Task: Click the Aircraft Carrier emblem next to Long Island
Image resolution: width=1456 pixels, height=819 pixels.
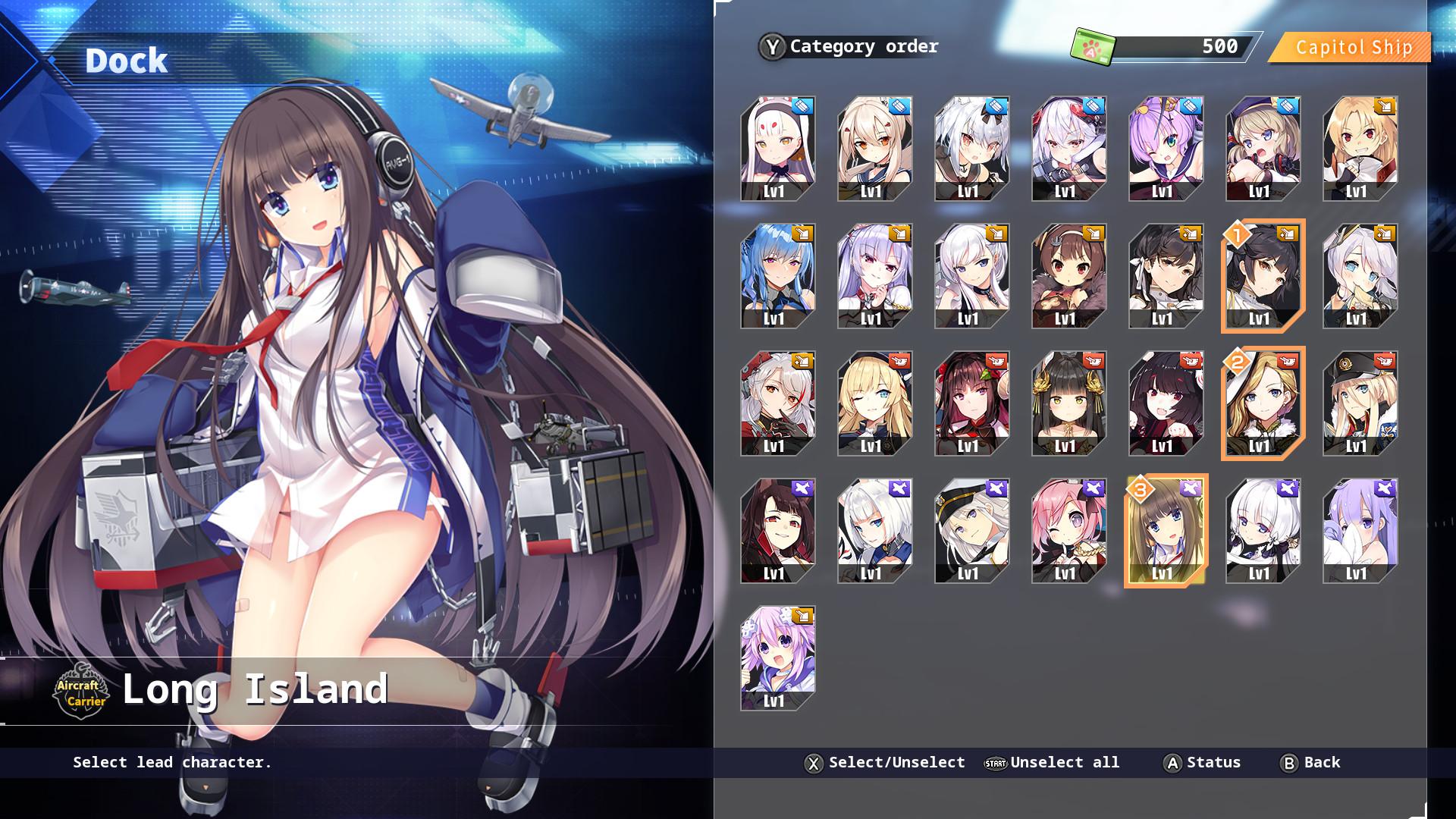Action: pyautogui.click(x=83, y=692)
